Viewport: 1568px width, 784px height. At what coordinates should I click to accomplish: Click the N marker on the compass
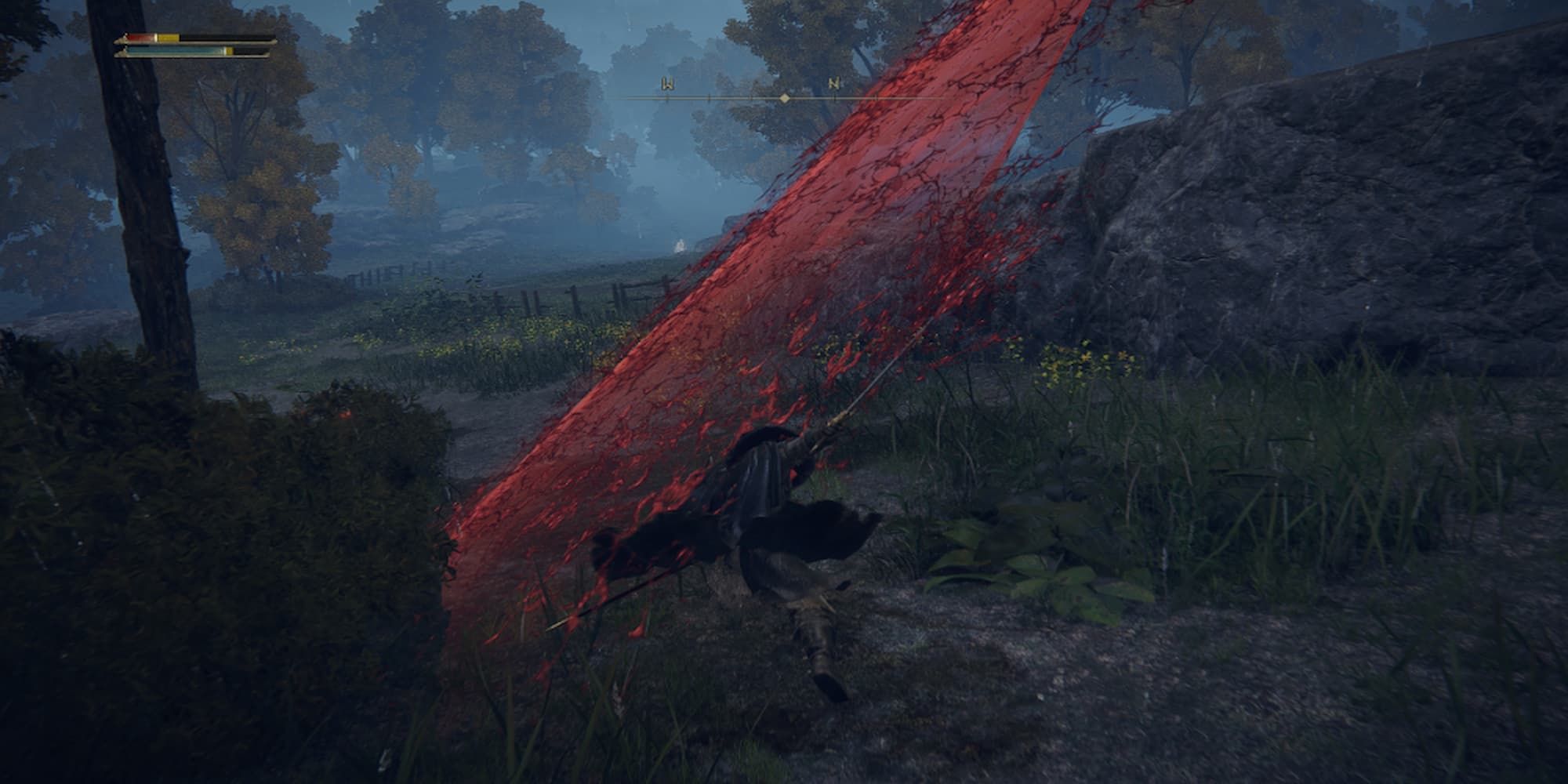tap(835, 82)
